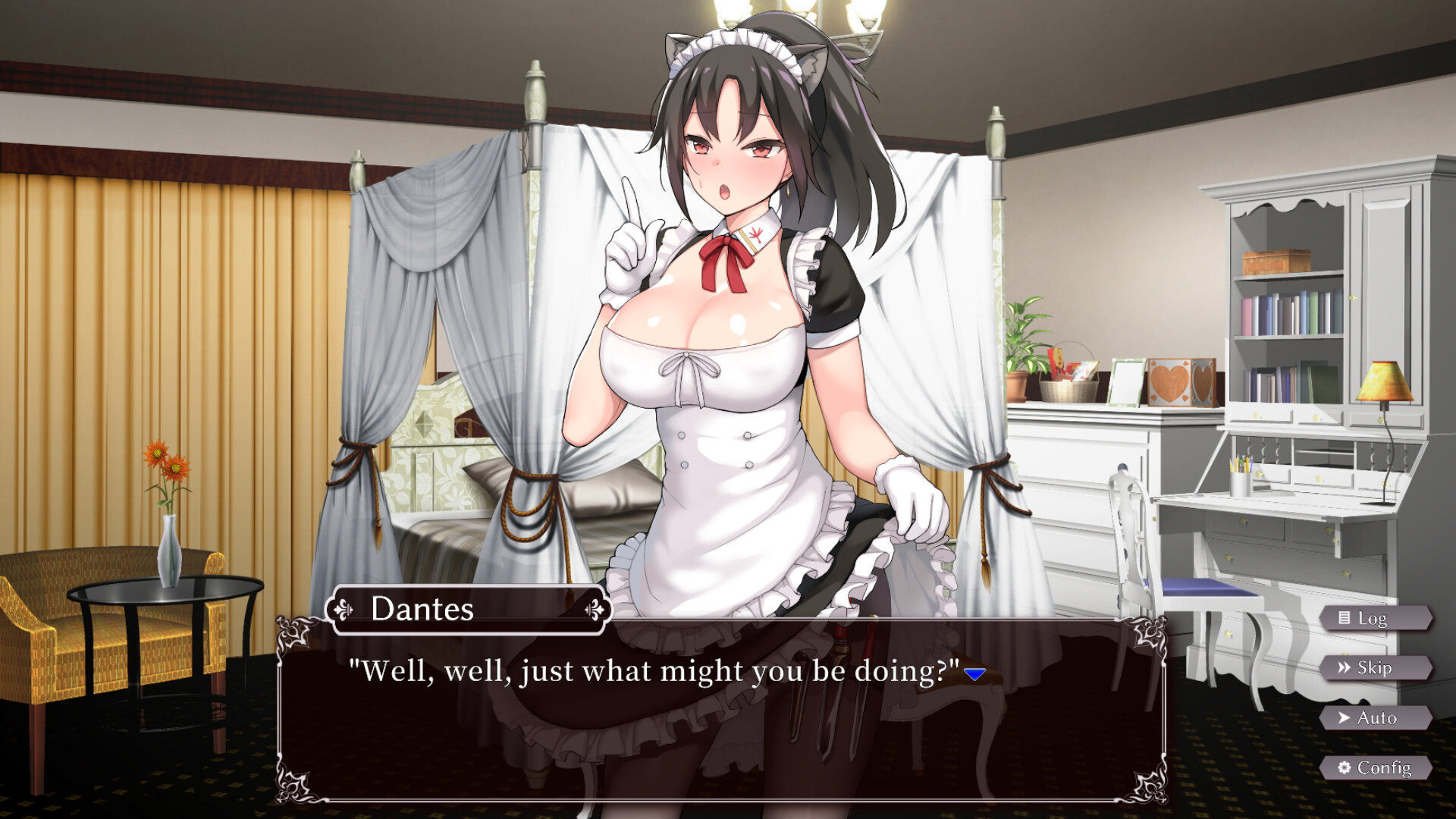This screenshot has width=1456, height=819.
Task: Open settings via the gear icon near Config
Action: [1344, 767]
